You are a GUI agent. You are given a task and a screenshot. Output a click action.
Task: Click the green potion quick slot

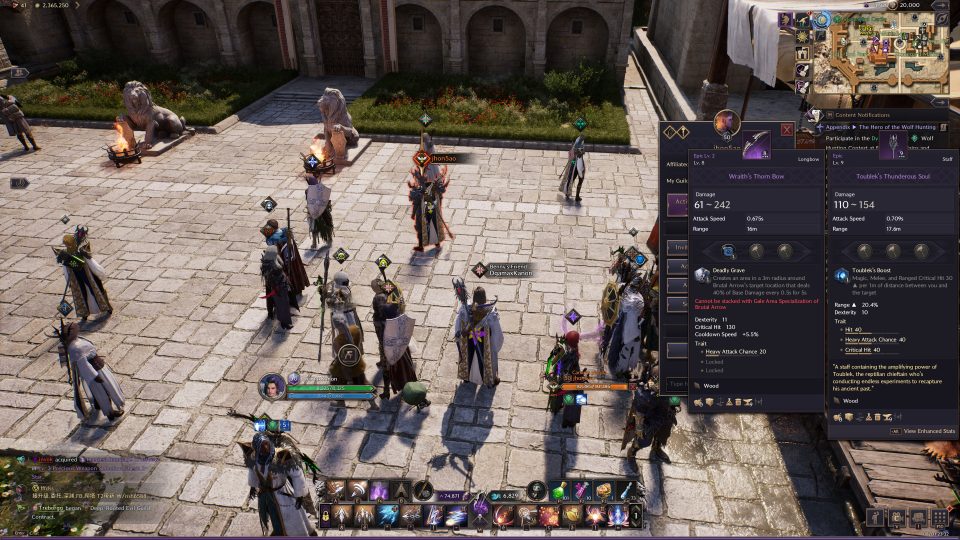tap(559, 490)
